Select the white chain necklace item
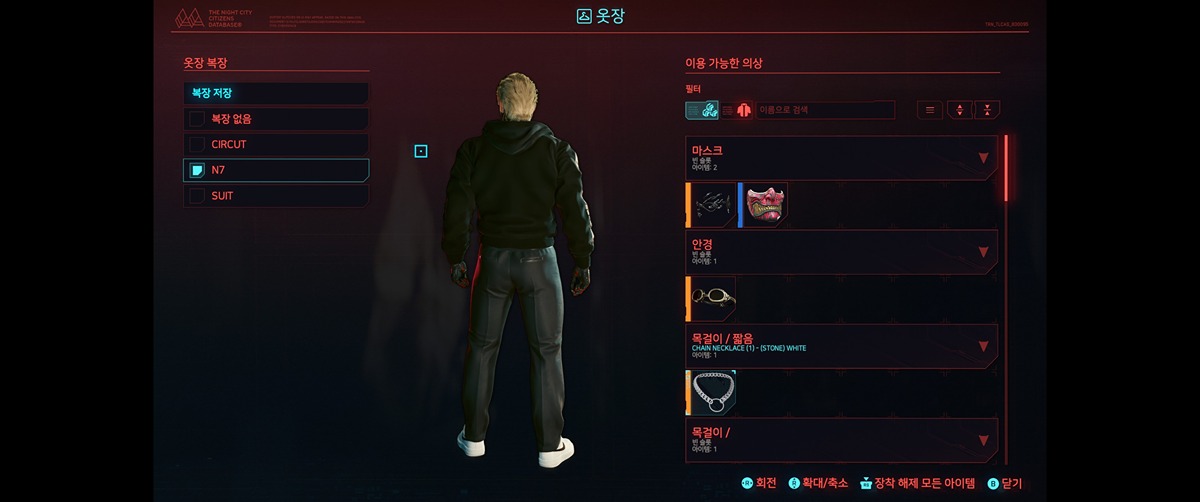1200x502 pixels. click(x=713, y=392)
